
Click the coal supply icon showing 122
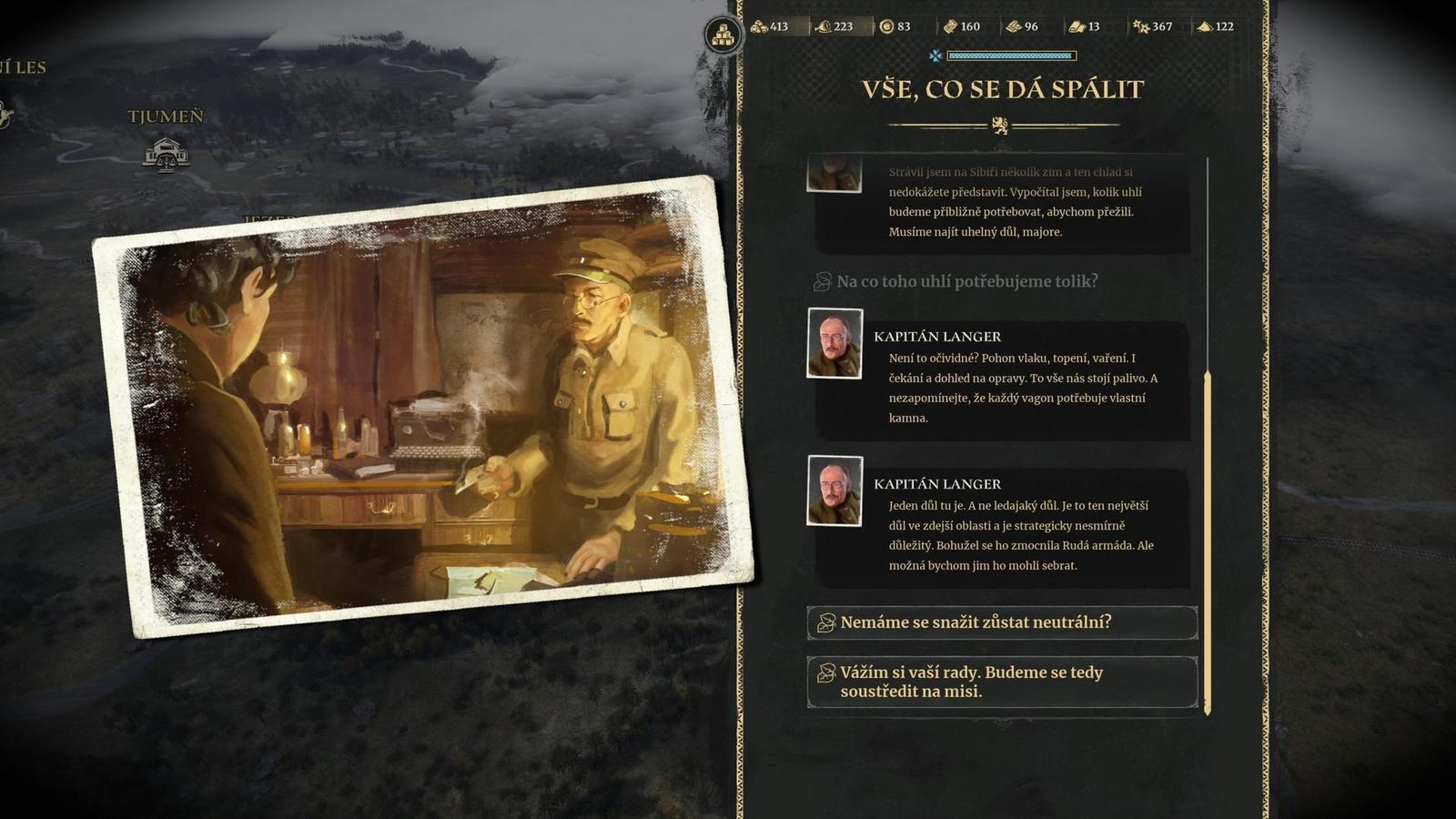point(1203,27)
